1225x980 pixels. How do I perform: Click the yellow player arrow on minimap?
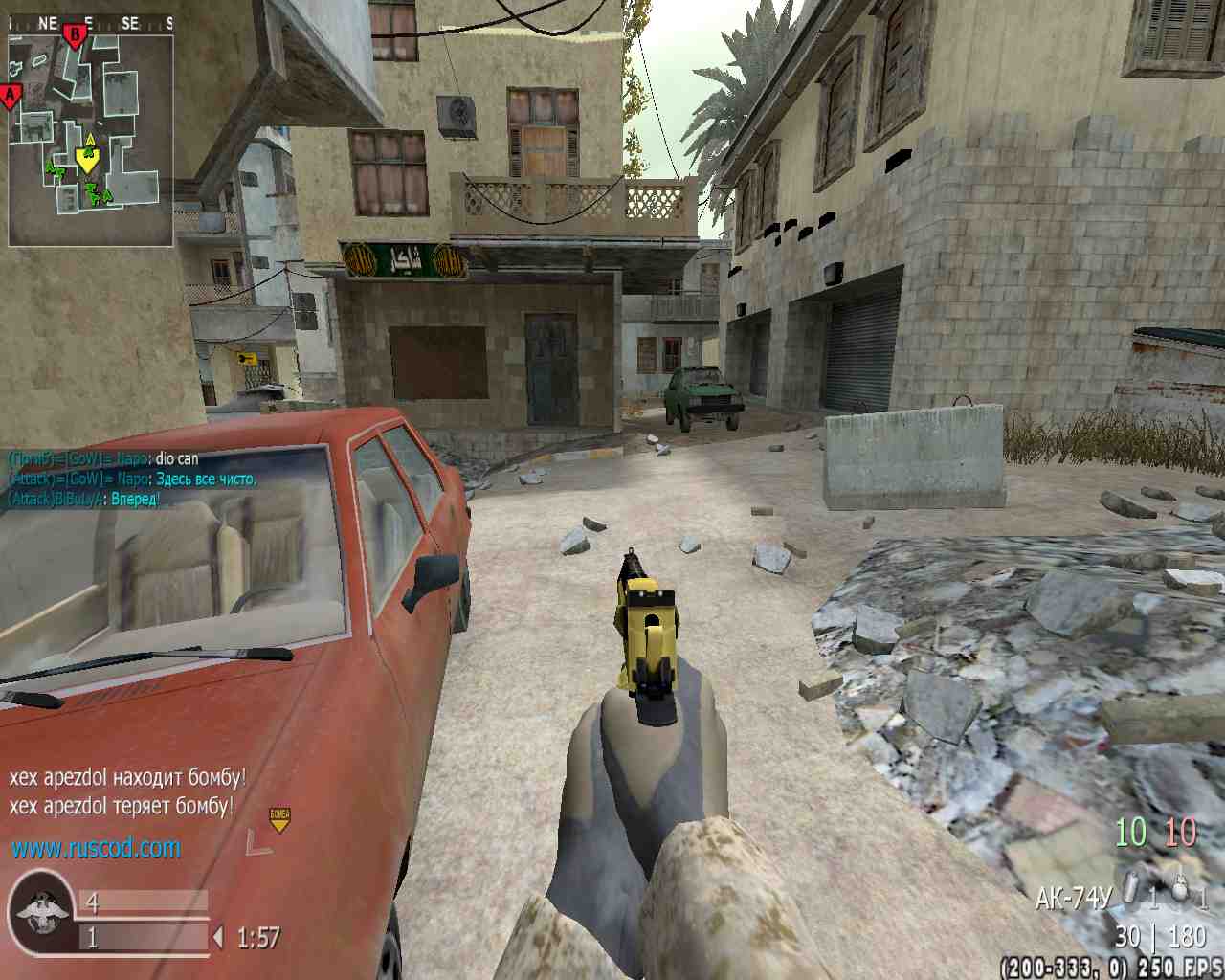[x=87, y=159]
